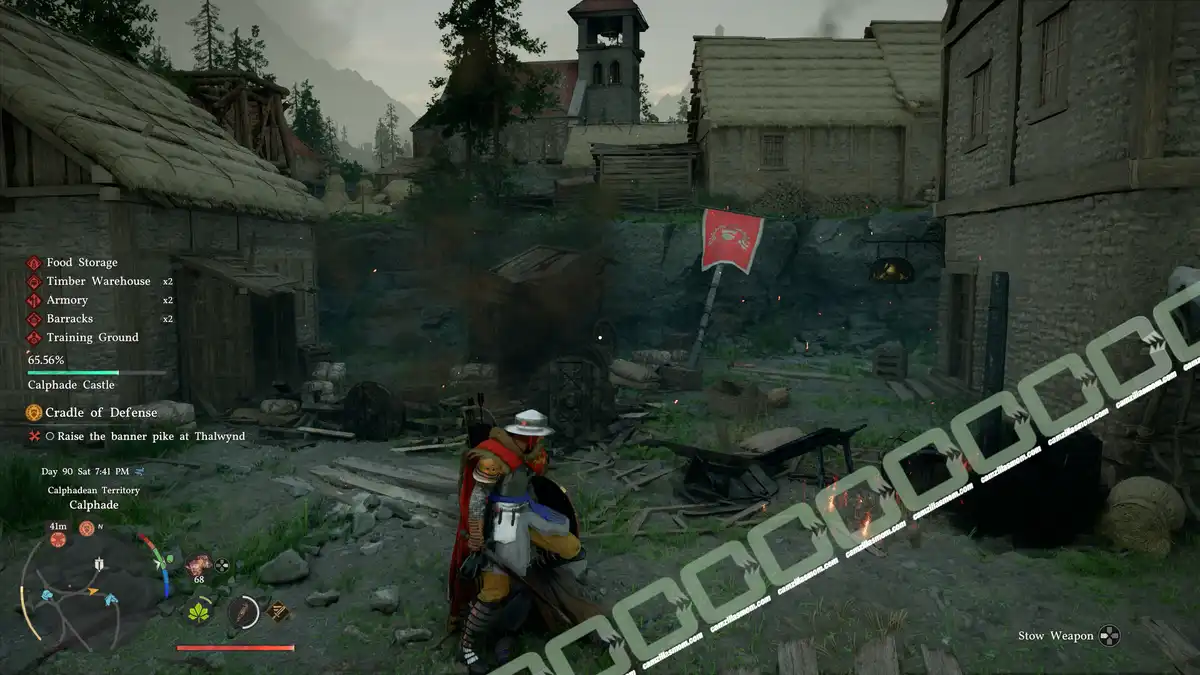The width and height of the screenshot is (1200, 675).
Task: Select the Food Storage objective entry
Action: point(81,263)
